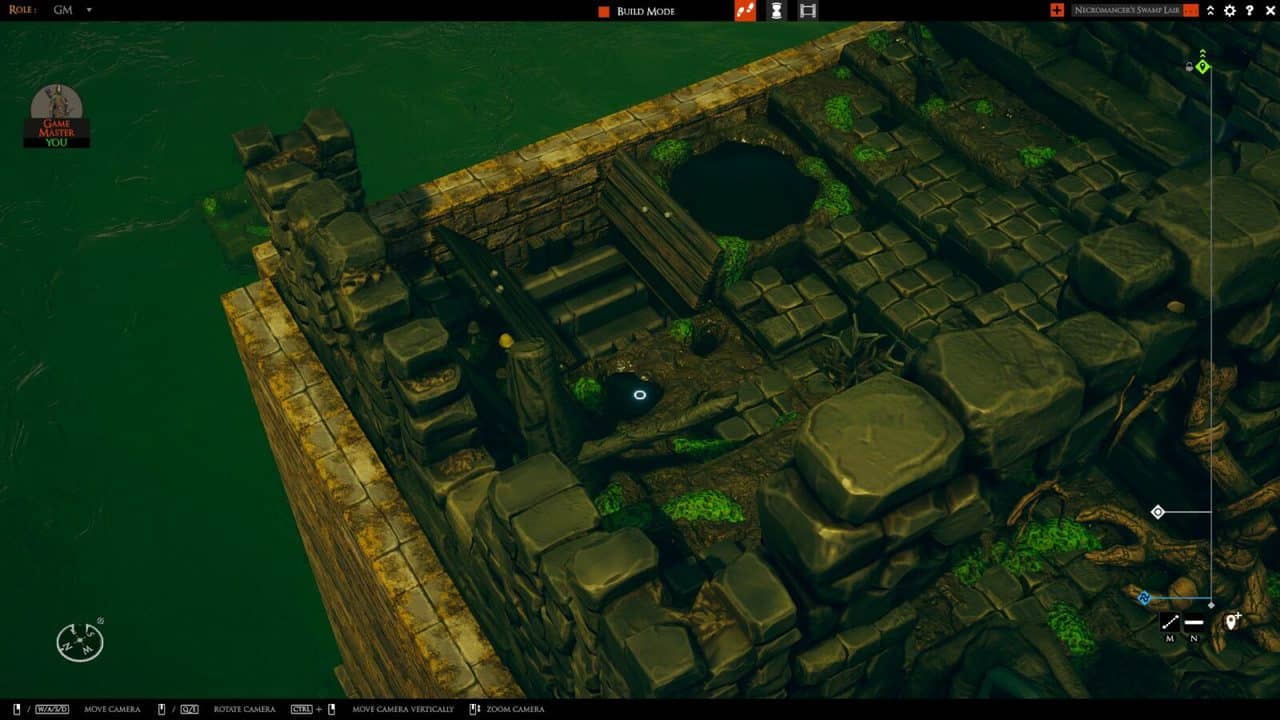Screen dimensions: 1280x720
Task: Toggle the lock icon above the elevation slider
Action: 1189,65
